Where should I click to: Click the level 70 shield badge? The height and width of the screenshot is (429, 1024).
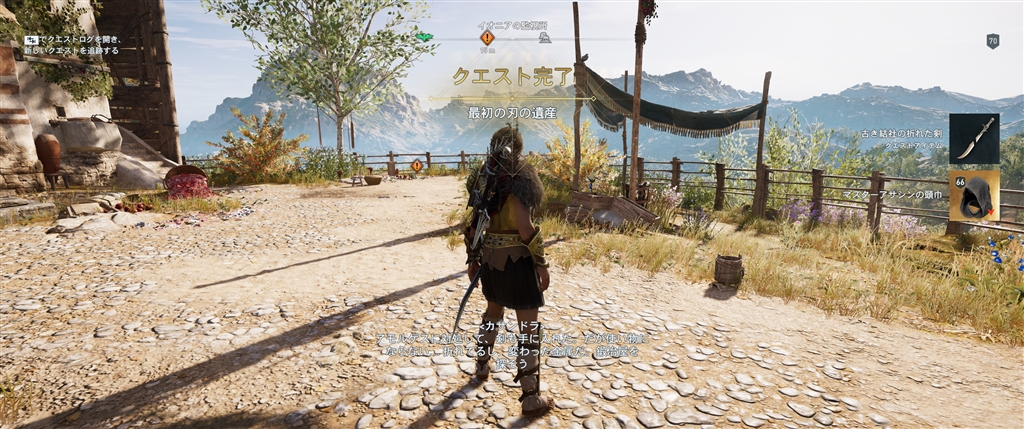992,41
